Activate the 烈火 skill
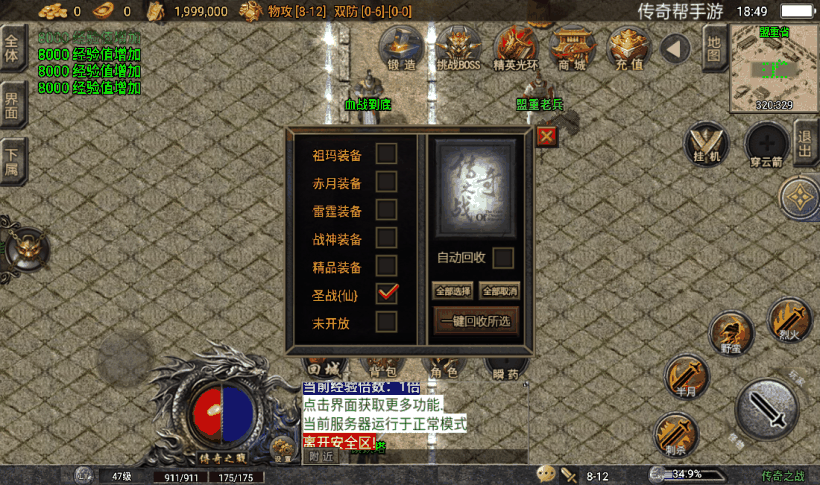This screenshot has height=485, width=820. (x=789, y=318)
